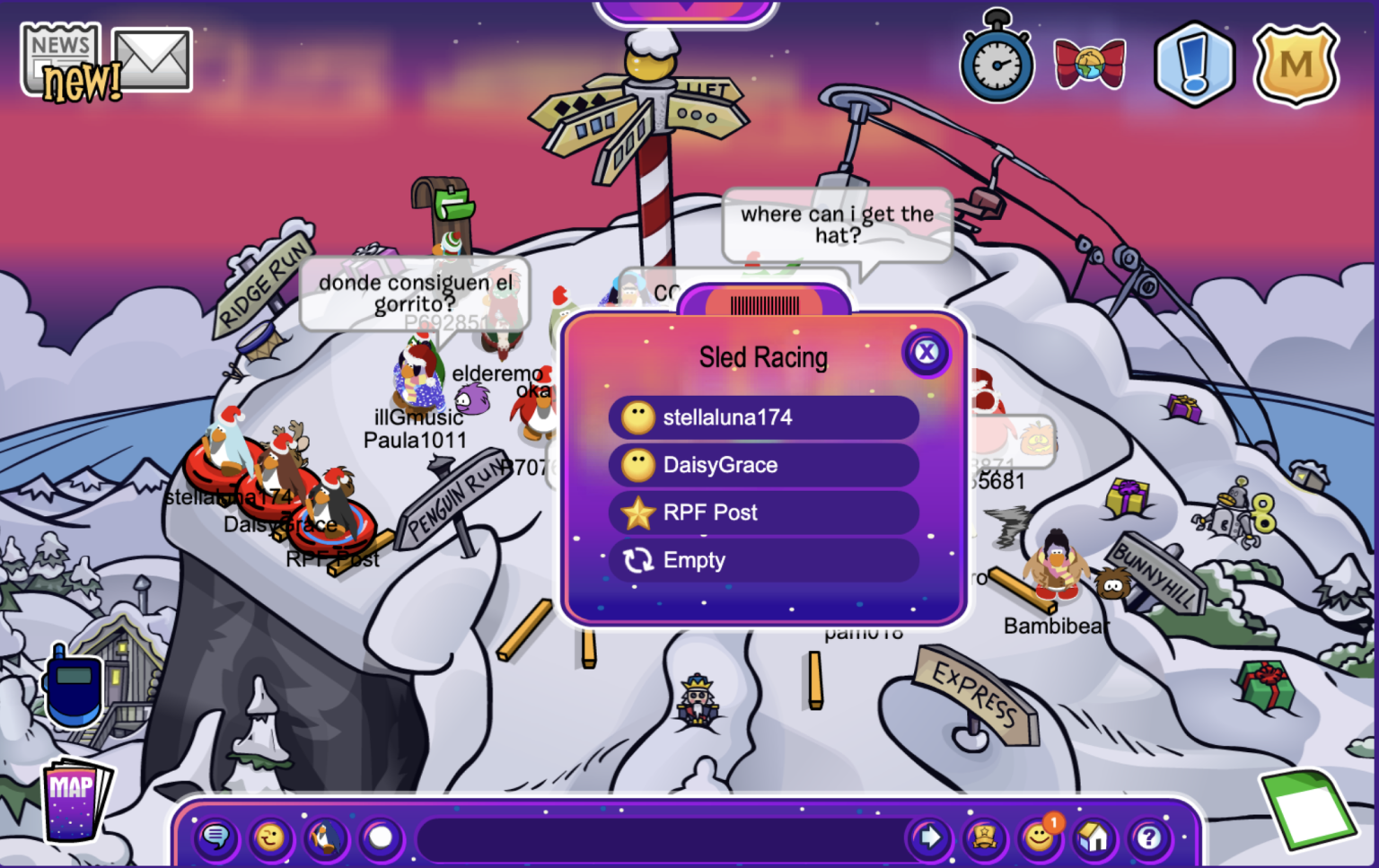This screenshot has height=868, width=1379.
Task: Select stellaluna174 in the Sled Racing list
Action: click(x=762, y=416)
